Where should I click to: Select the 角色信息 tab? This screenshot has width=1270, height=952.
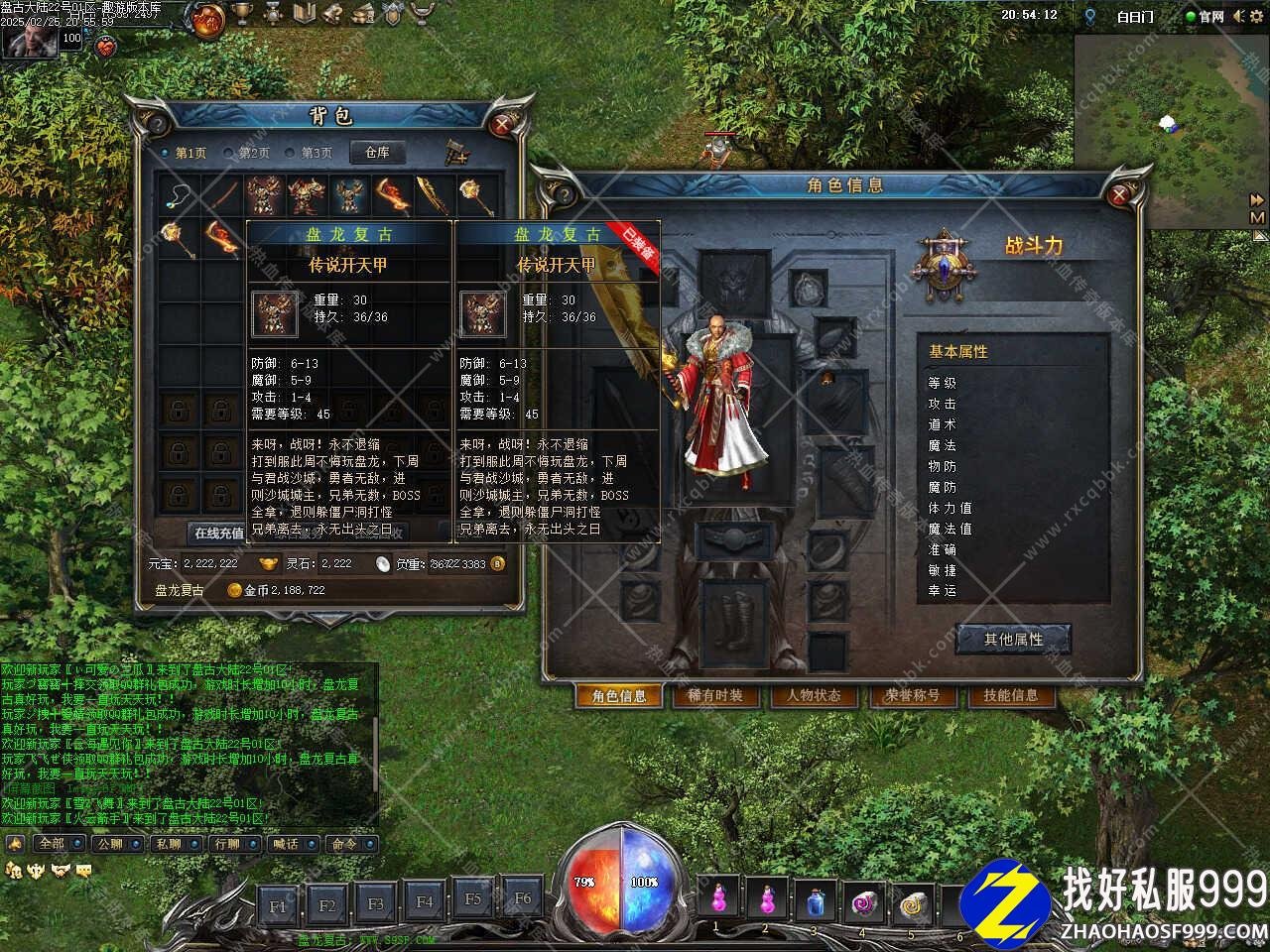pos(619,696)
